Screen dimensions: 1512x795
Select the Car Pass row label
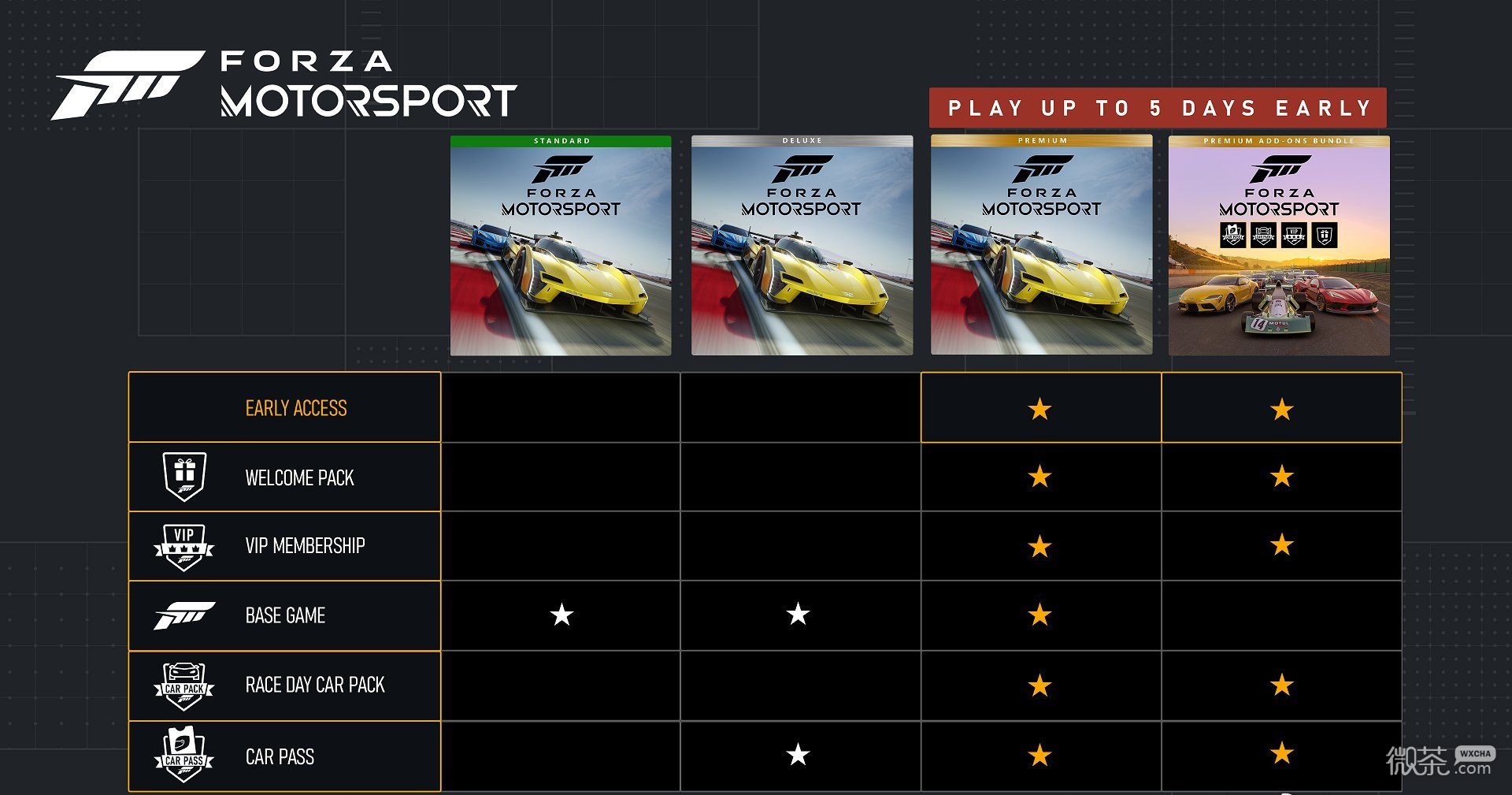[280, 757]
